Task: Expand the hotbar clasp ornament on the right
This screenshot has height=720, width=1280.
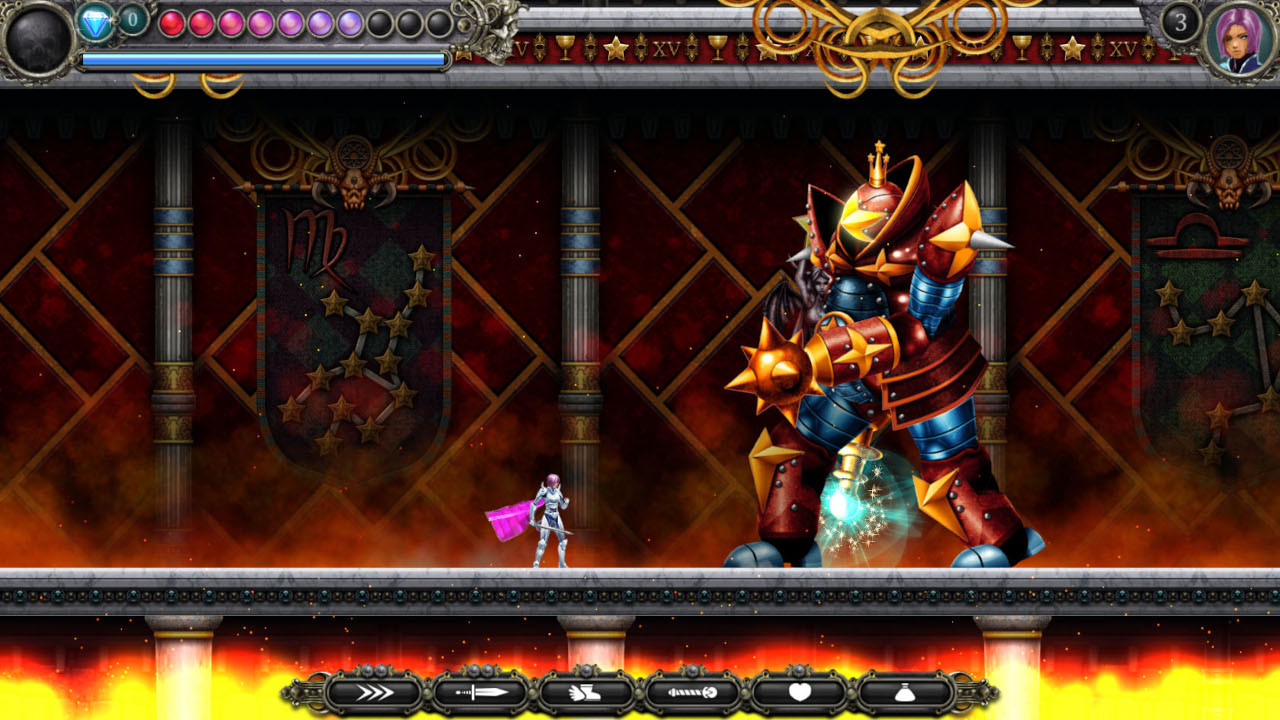Action: pos(973,690)
